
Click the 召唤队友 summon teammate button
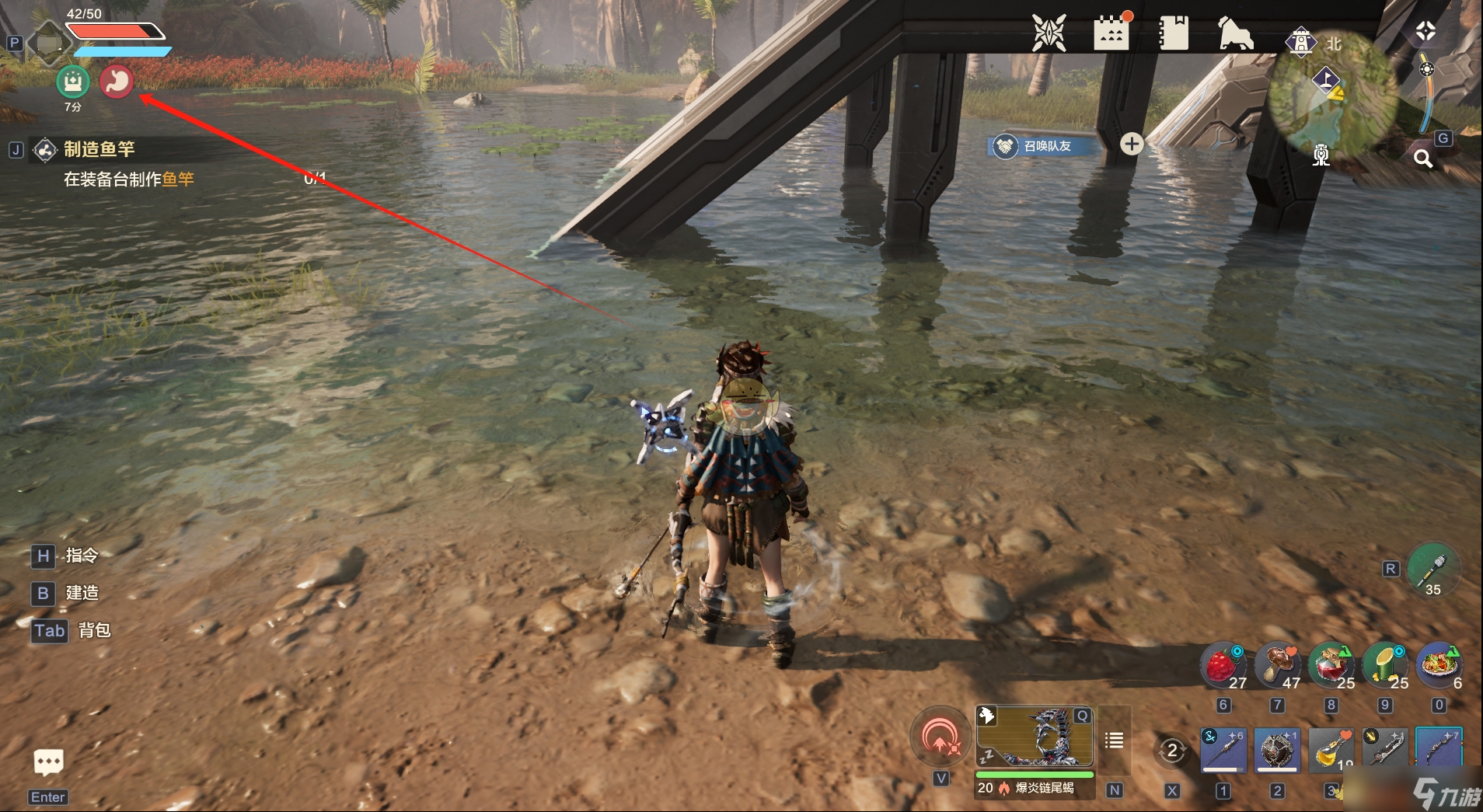(x=1045, y=146)
